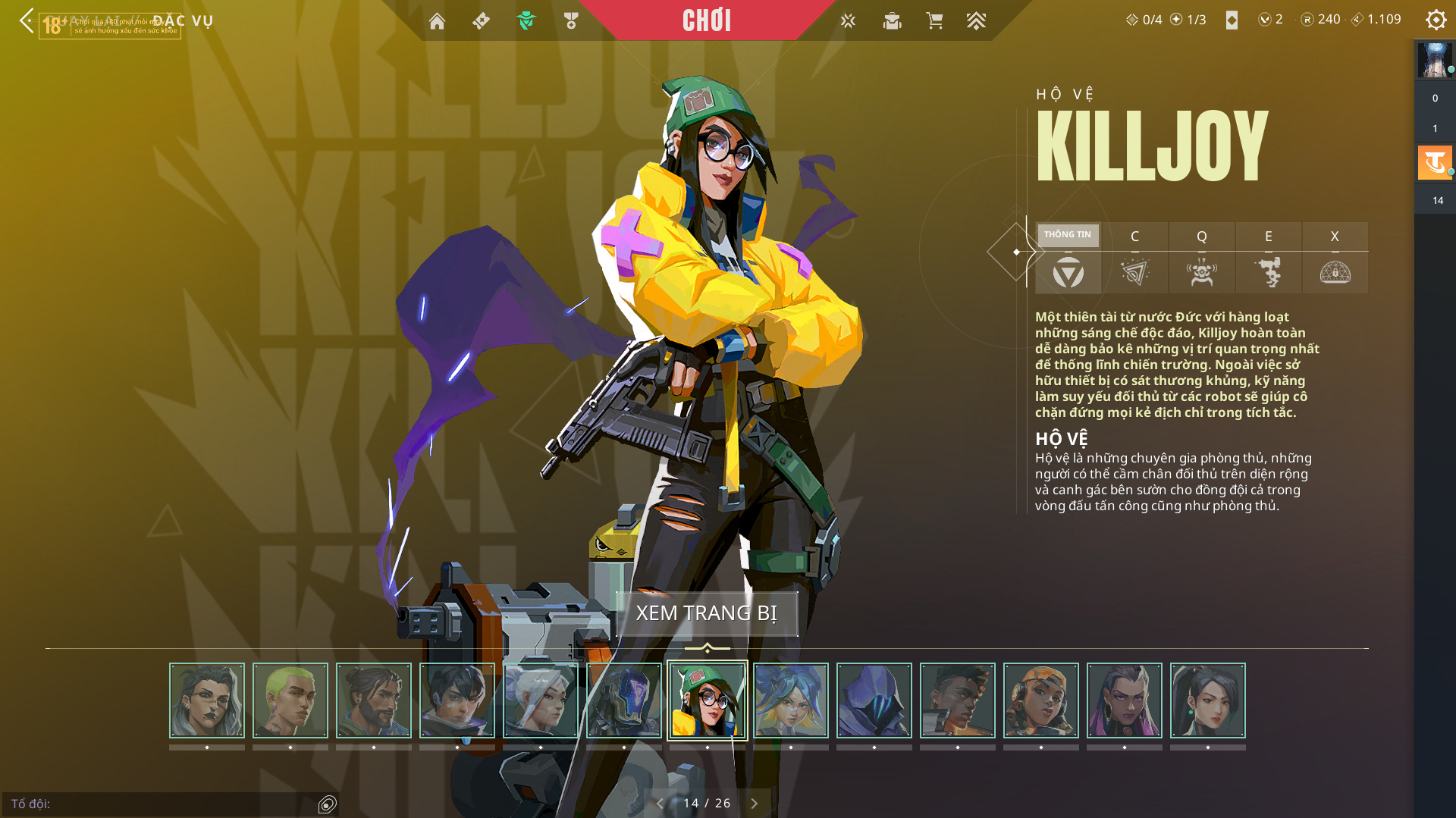Go to next agents page arrow
Viewport: 1456px width, 818px height.
[754, 804]
